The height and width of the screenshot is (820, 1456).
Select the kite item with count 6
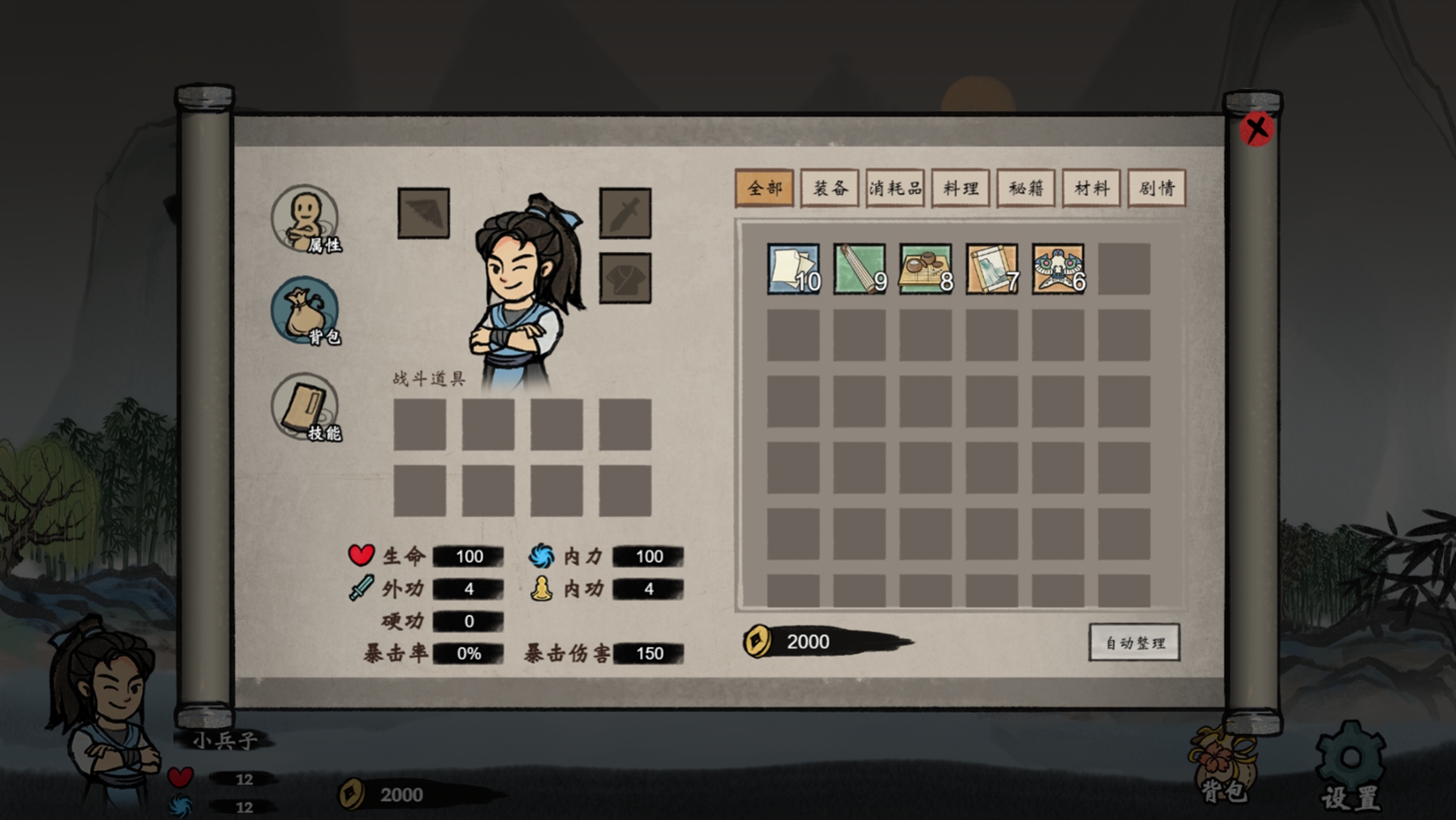point(1058,269)
